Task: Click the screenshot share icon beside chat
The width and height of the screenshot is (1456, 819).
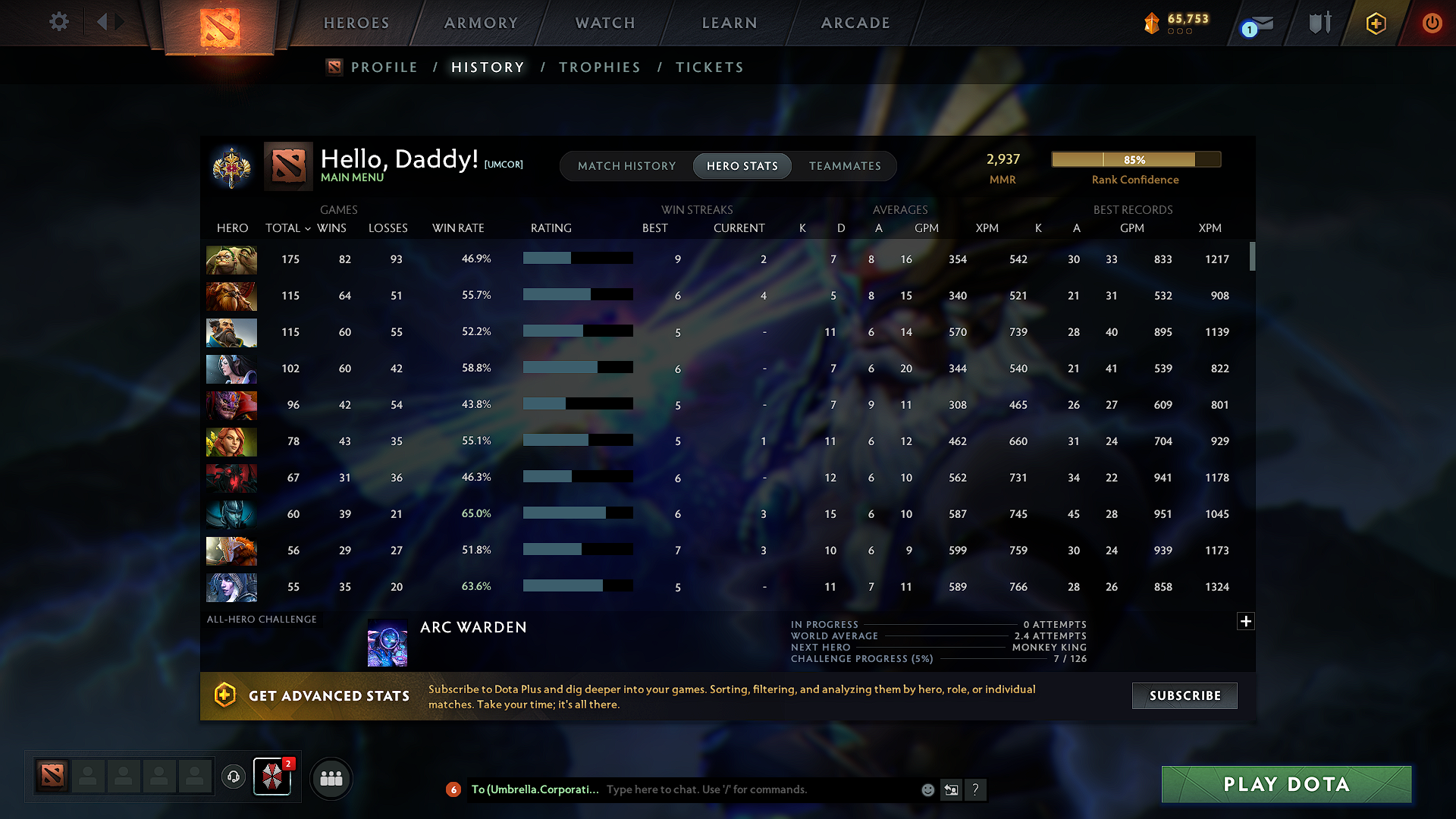Action: (952, 789)
